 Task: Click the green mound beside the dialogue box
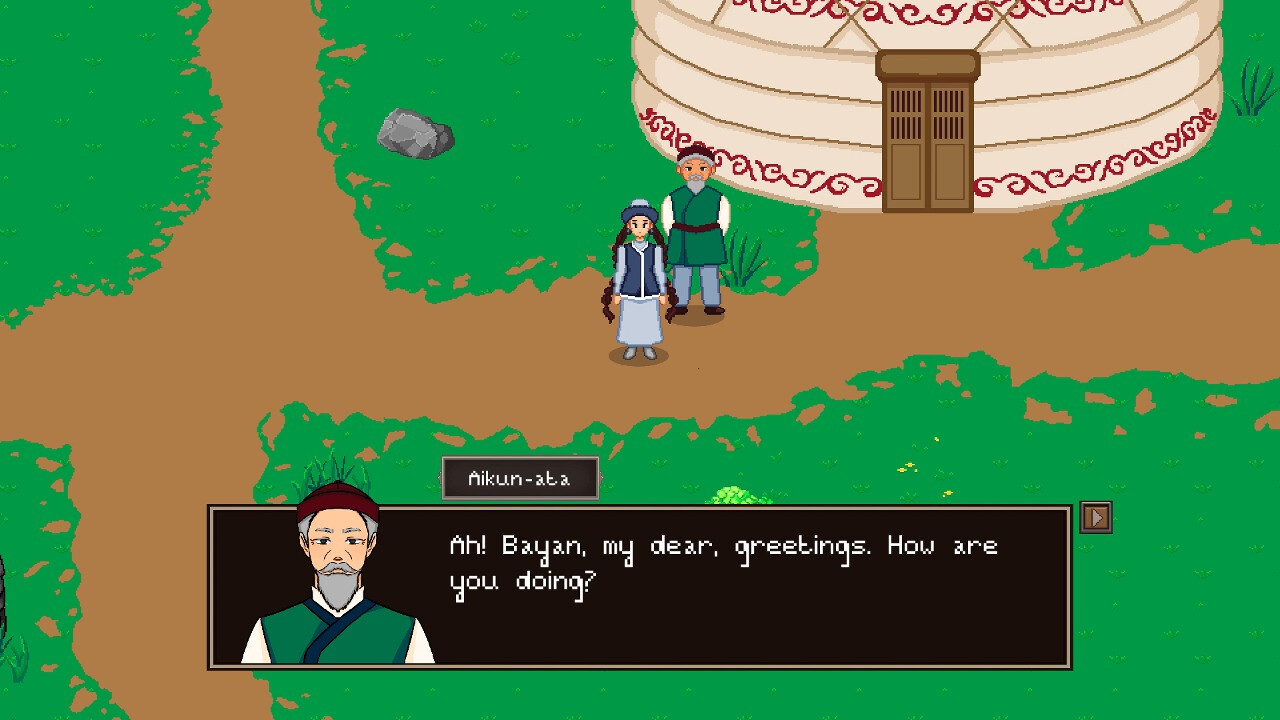[x=732, y=492]
